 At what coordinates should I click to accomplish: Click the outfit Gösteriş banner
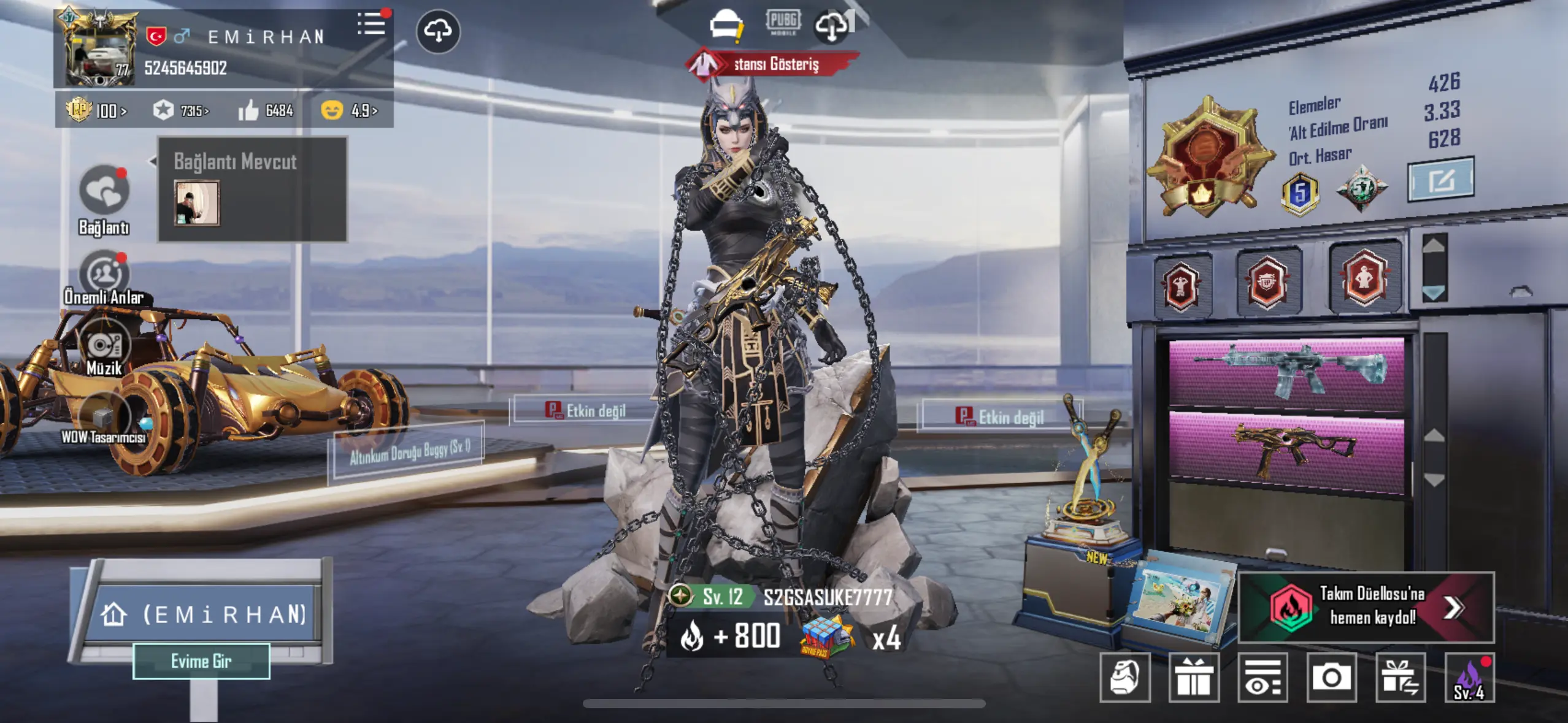[772, 64]
